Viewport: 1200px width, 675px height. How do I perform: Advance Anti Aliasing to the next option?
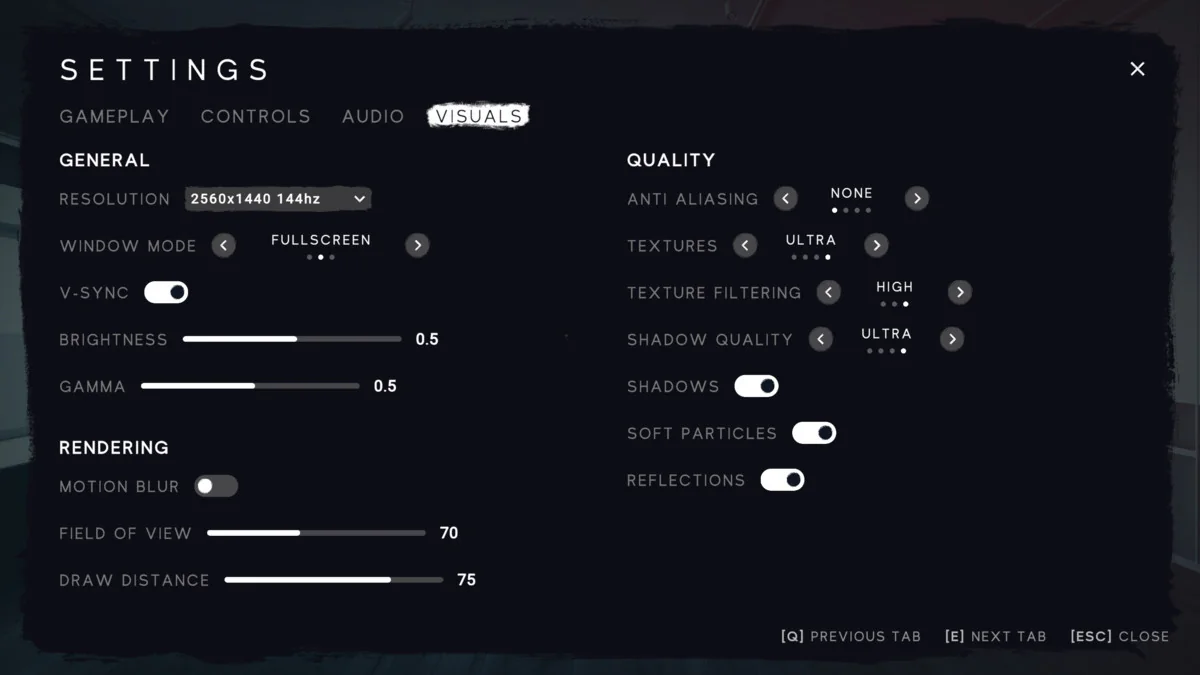[916, 199]
